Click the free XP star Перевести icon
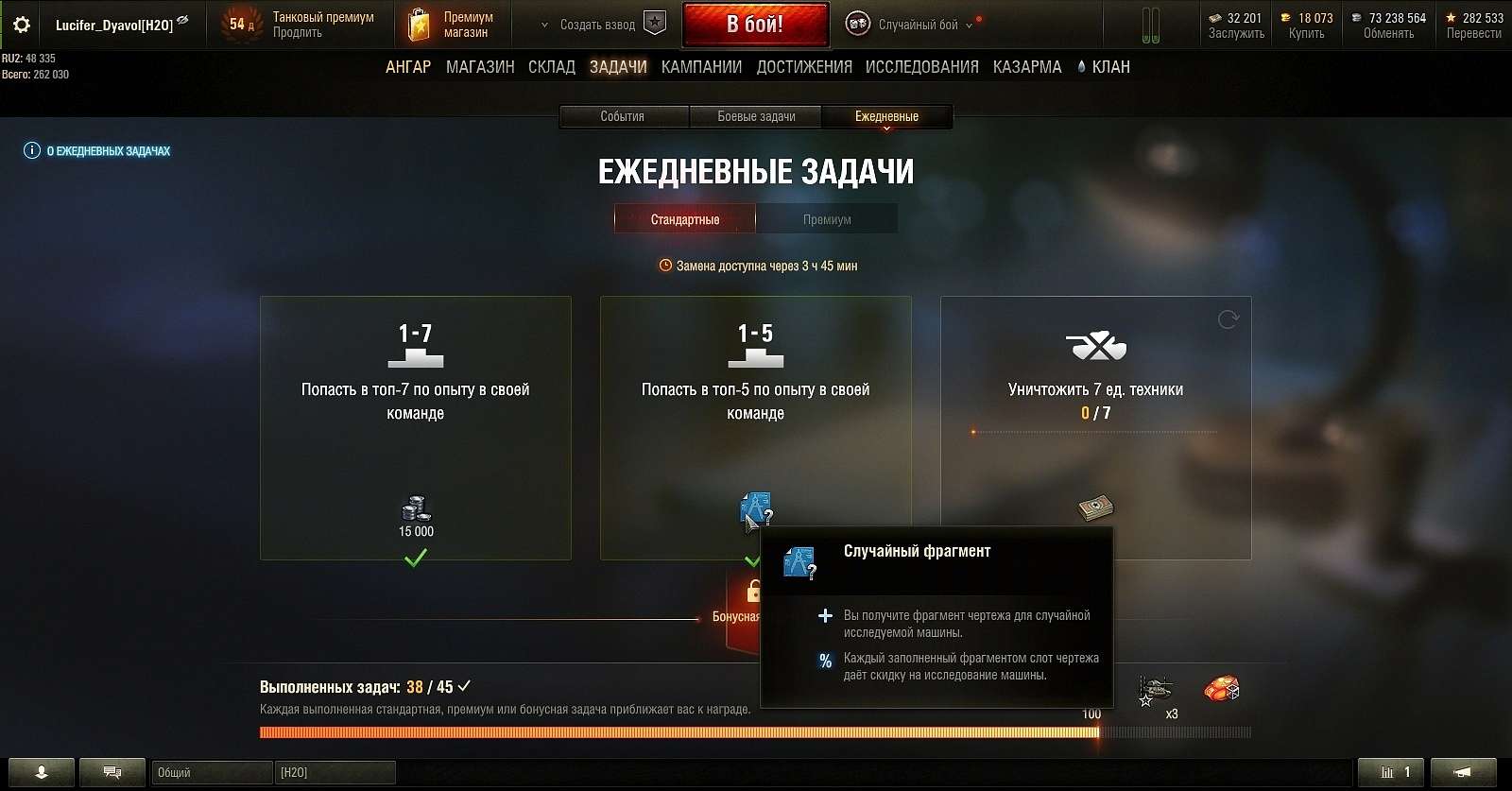 click(1452, 16)
